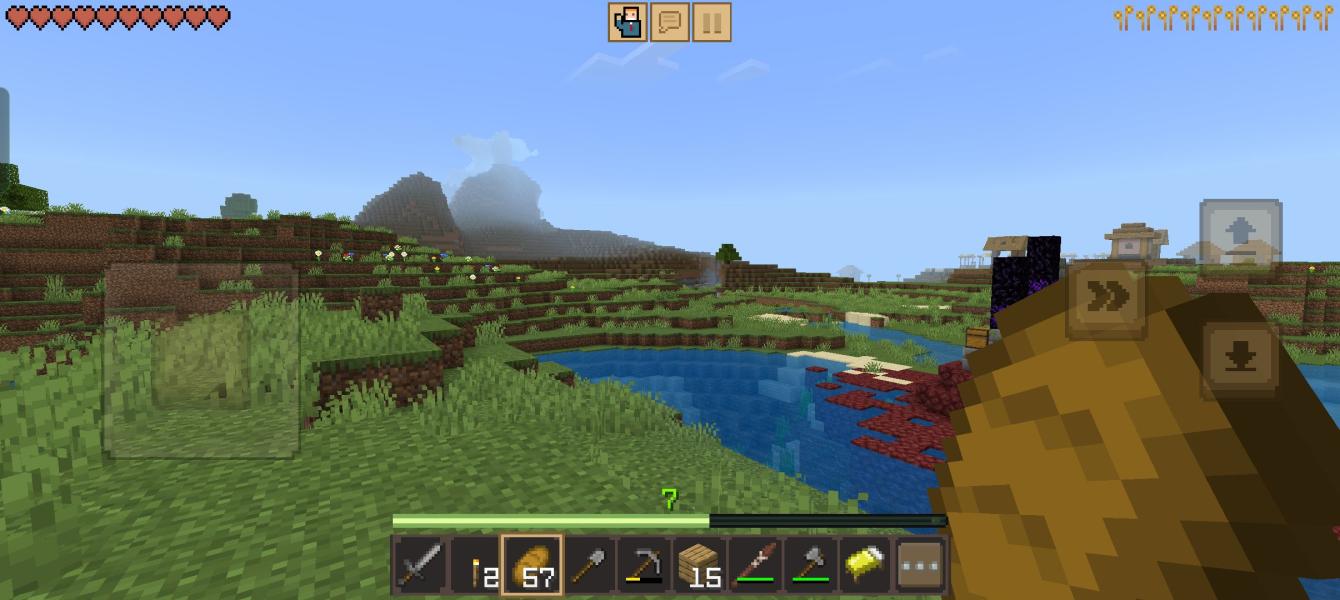Open the chat window
The width and height of the screenshot is (1340, 600).
[x=670, y=22]
